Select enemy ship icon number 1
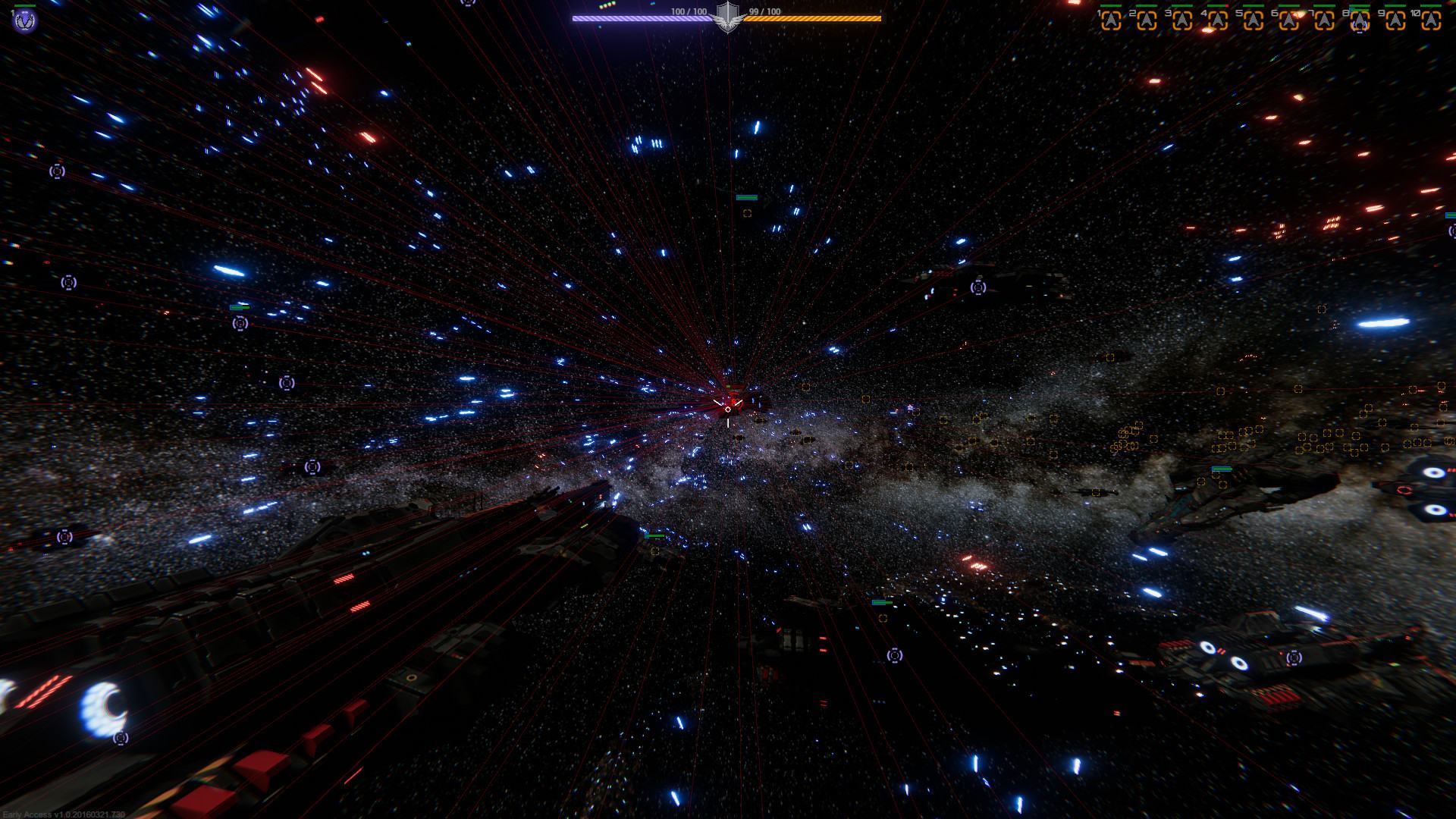 [x=1111, y=20]
